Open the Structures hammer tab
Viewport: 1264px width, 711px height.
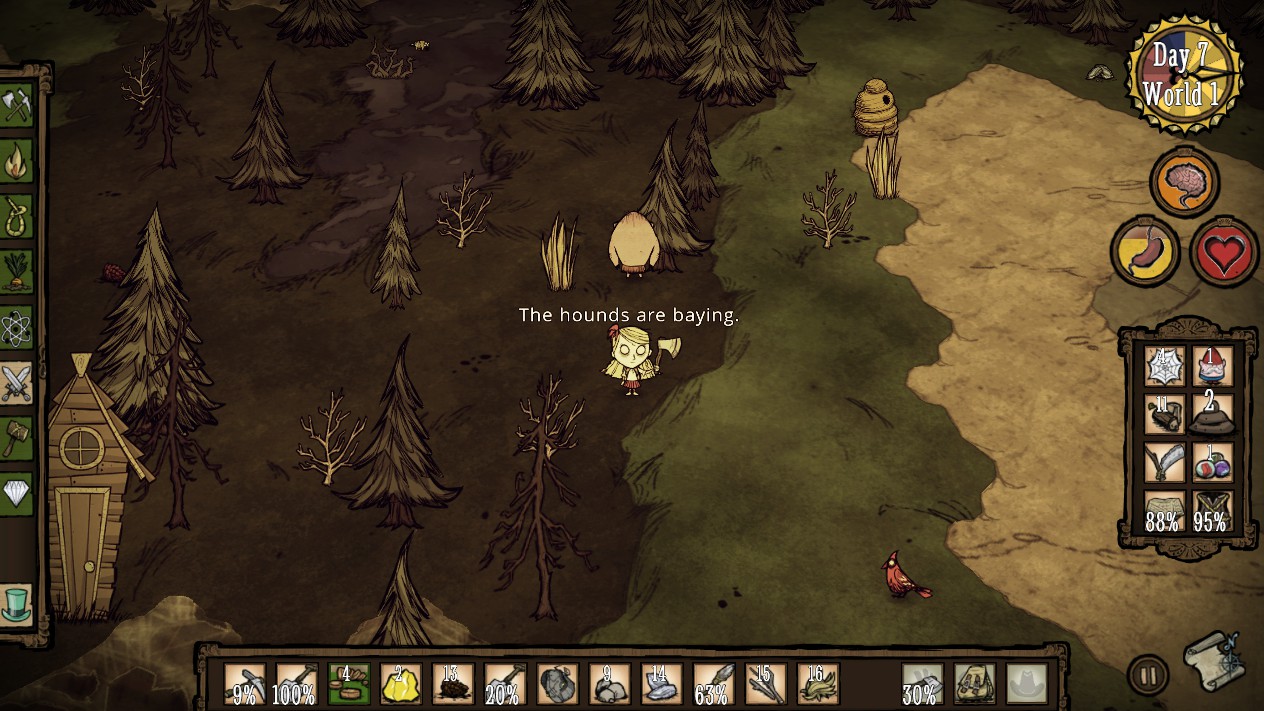click(18, 437)
